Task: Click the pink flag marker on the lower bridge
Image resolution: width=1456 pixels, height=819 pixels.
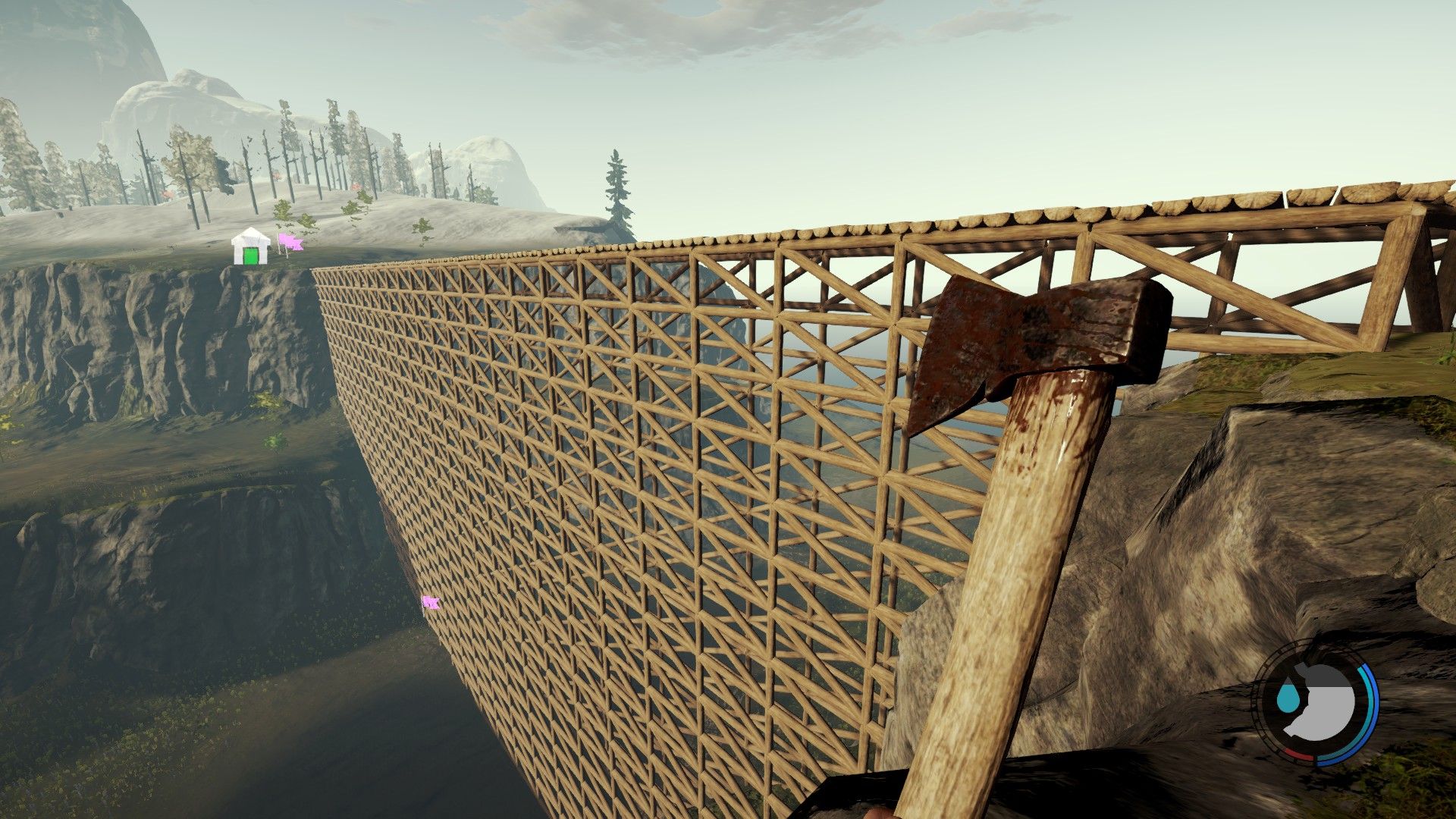Action: tap(431, 601)
